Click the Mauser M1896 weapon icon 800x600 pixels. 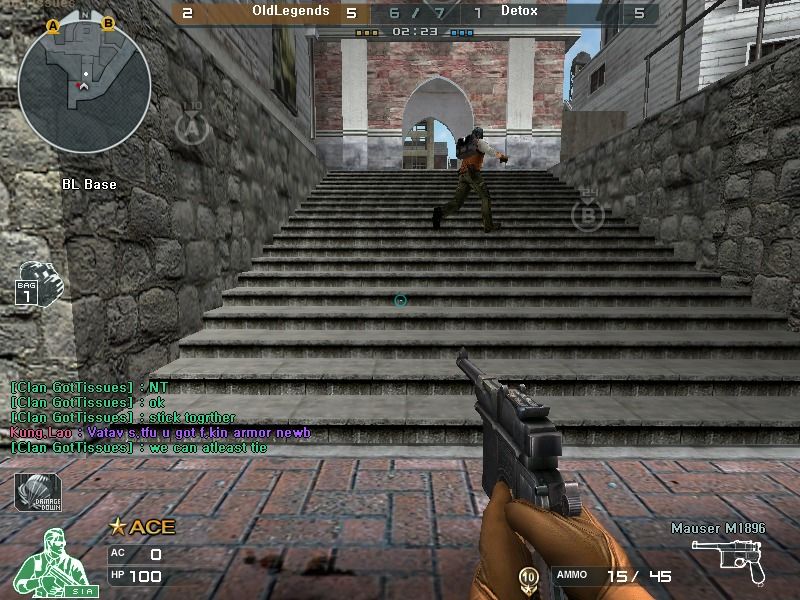tap(731, 559)
